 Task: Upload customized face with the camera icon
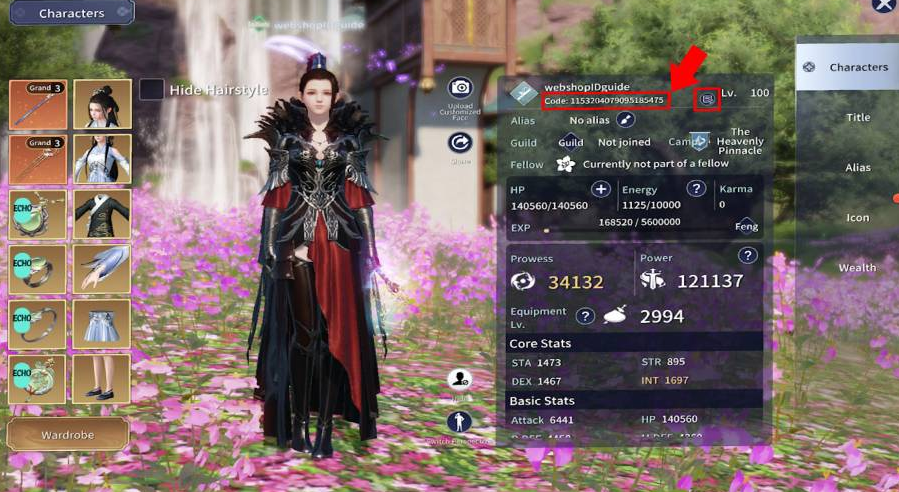(x=460, y=88)
